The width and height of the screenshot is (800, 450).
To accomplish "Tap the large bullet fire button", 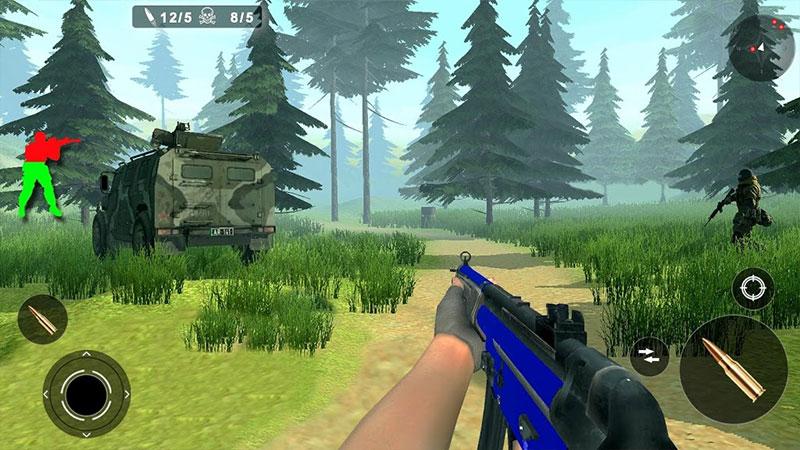I will [733, 369].
